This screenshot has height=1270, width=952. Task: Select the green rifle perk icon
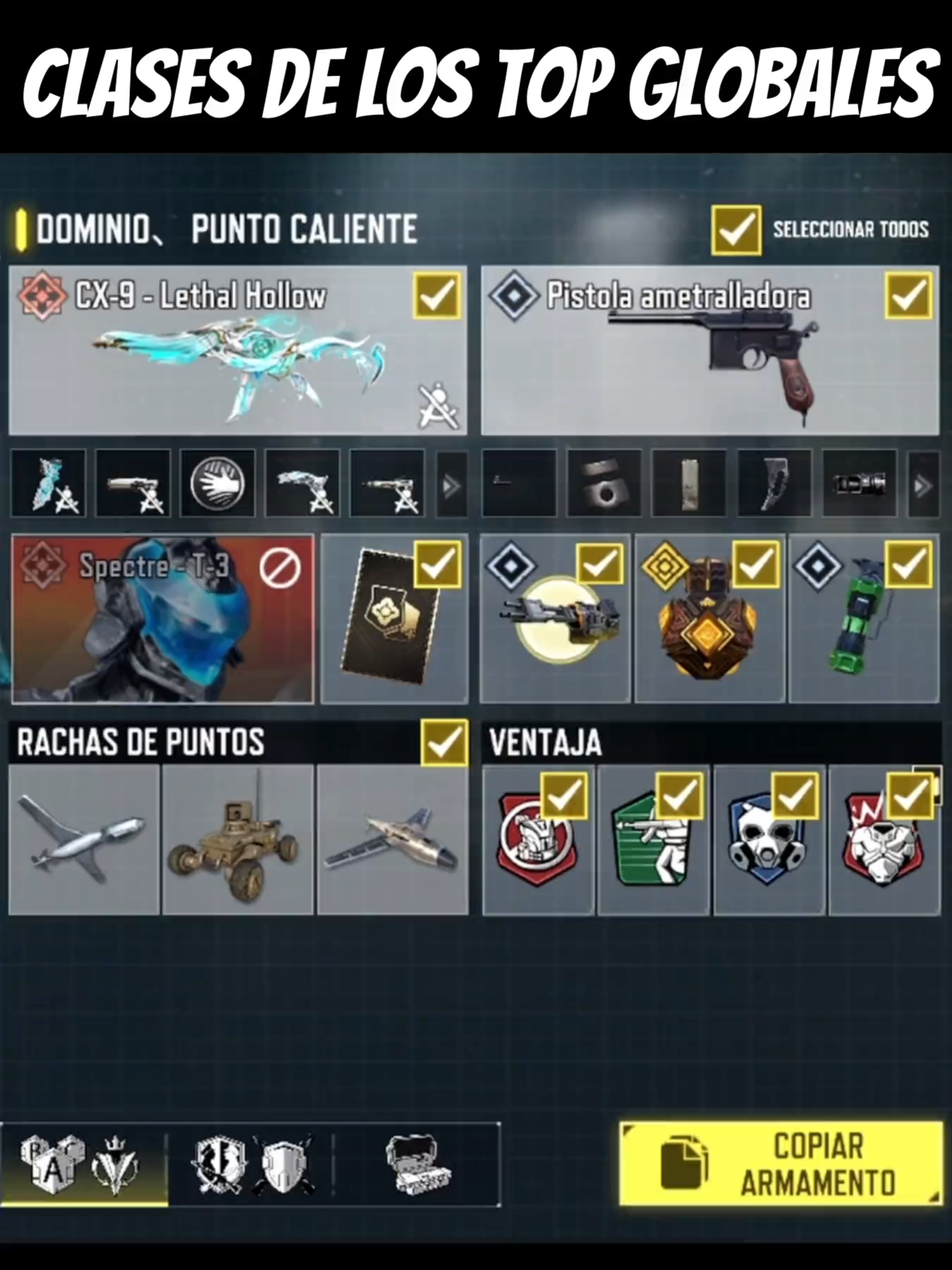654,851
